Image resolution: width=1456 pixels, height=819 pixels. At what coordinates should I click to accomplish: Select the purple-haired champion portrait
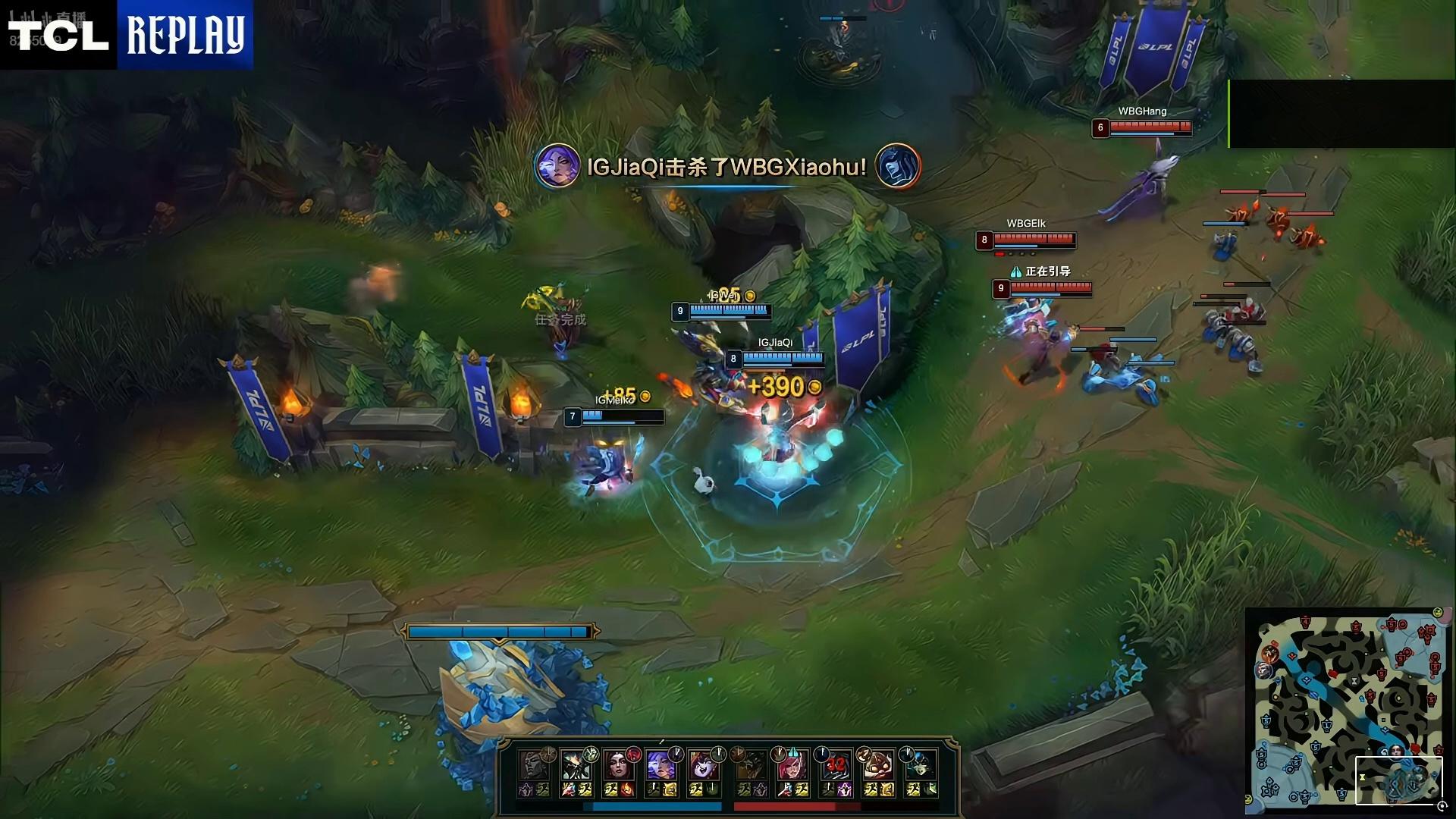tap(661, 764)
